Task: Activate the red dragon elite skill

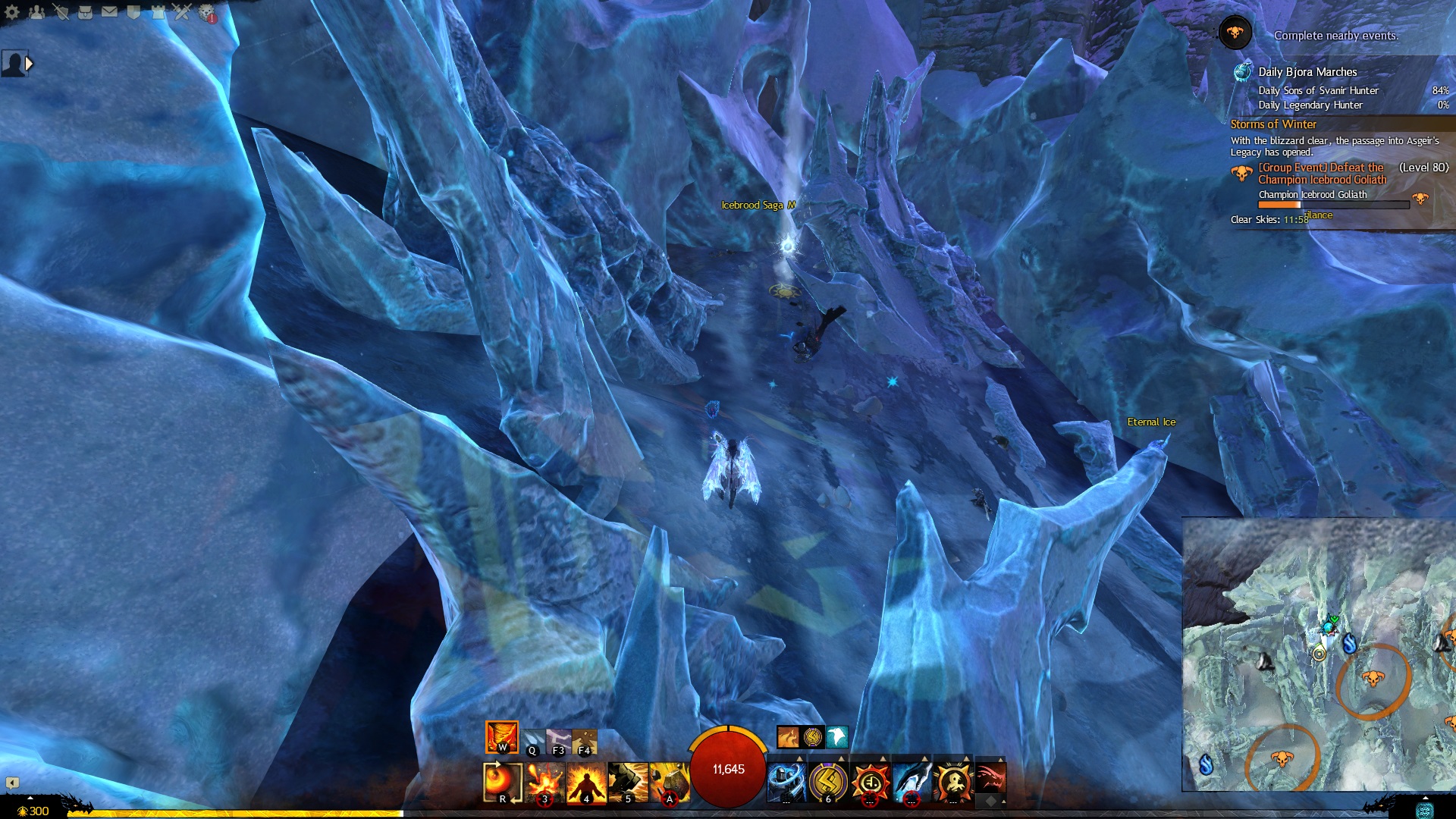Action: [990, 779]
